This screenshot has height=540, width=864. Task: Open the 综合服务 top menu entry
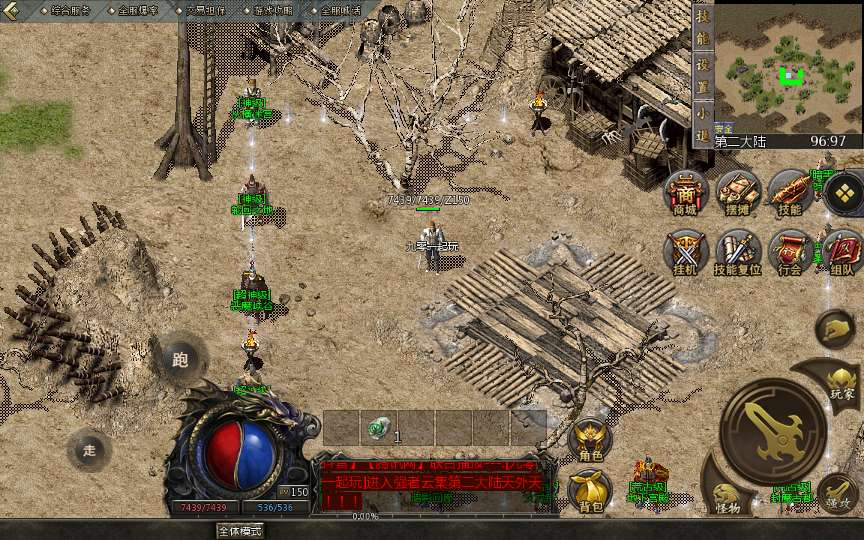point(70,10)
